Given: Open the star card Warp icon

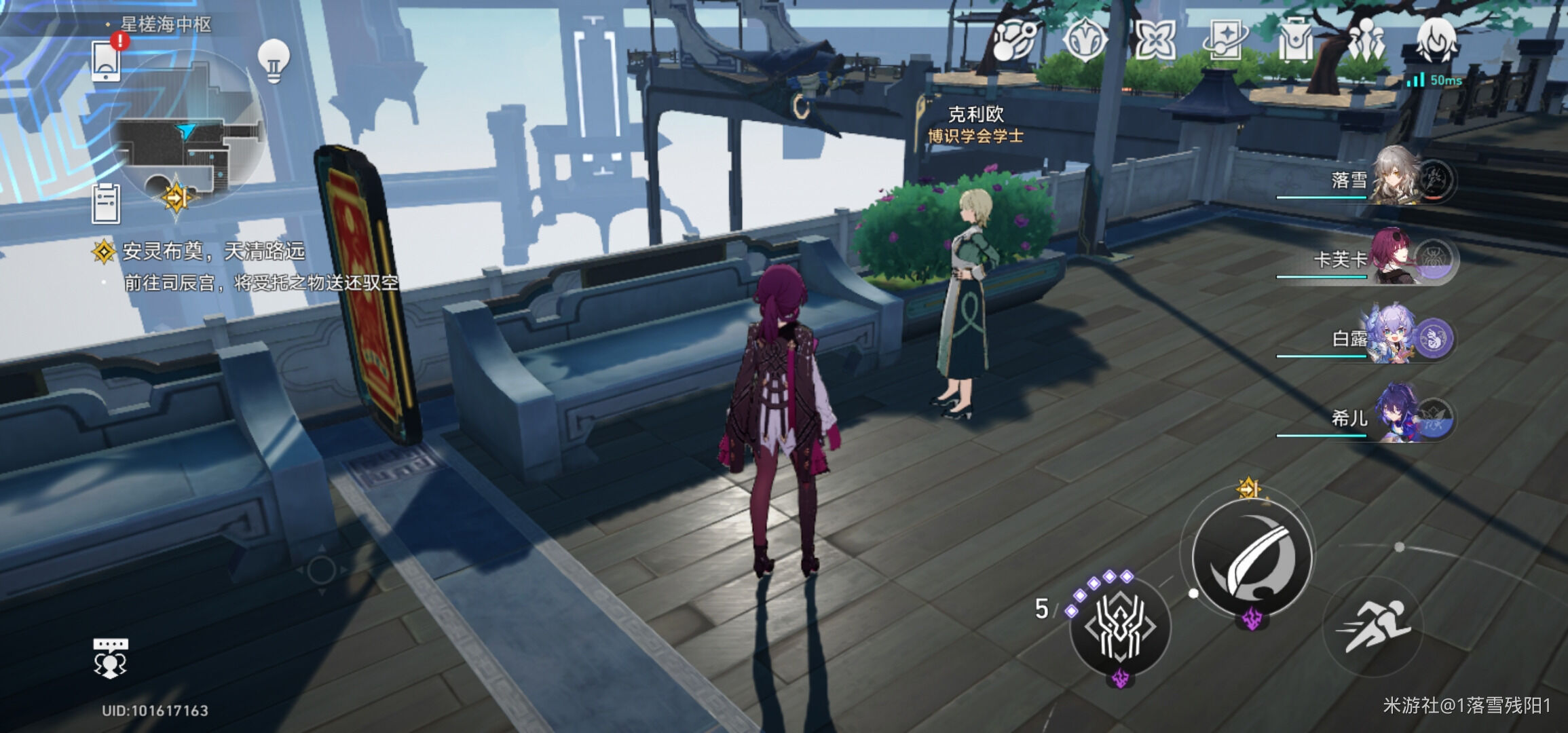Looking at the screenshot, I should coord(1225,40).
